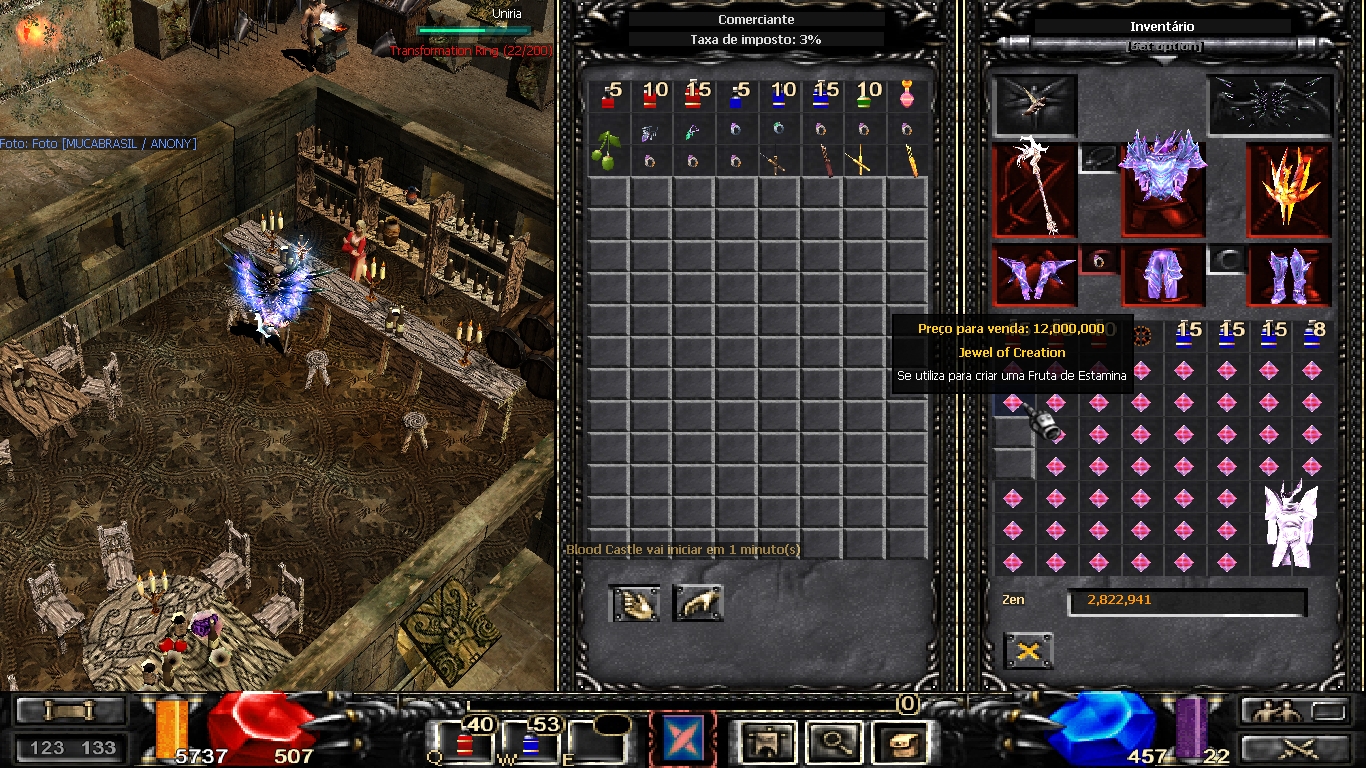Choose the green antidote potion stack
This screenshot has height=768, width=1366.
pos(864,96)
